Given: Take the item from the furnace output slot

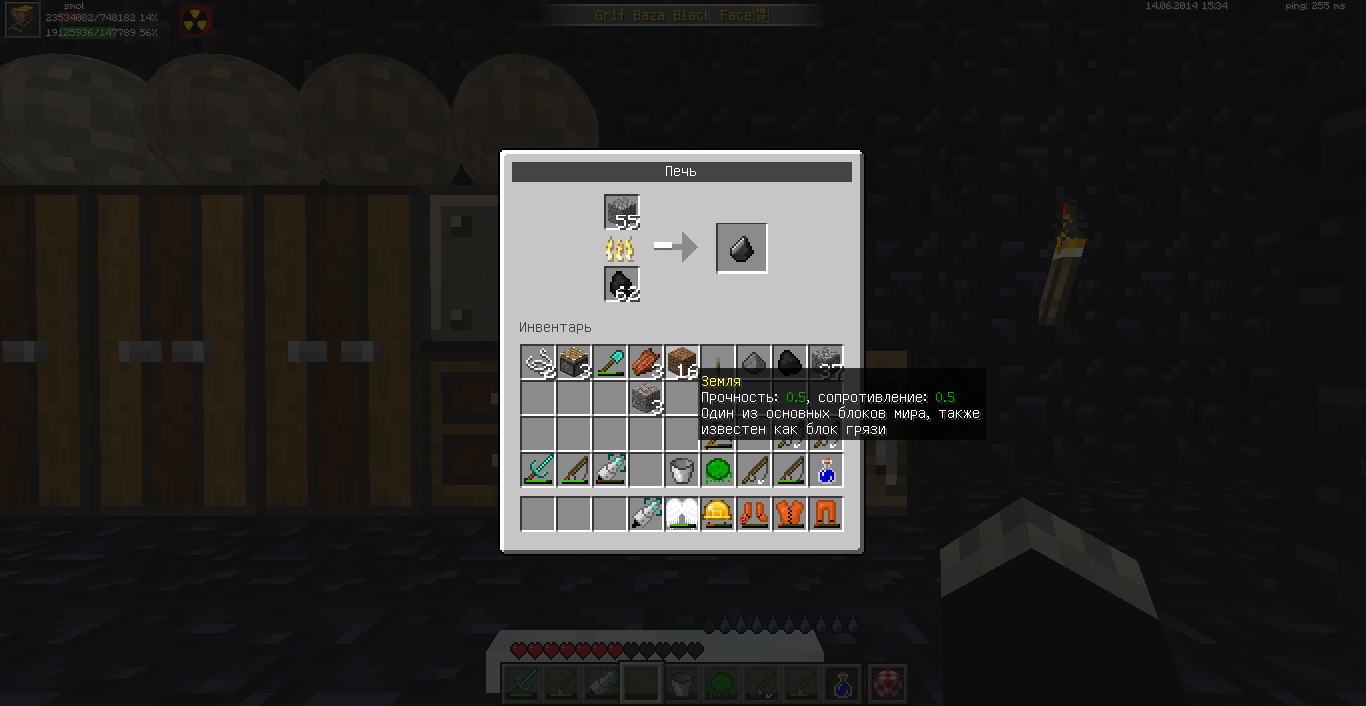Looking at the screenshot, I should [x=741, y=248].
